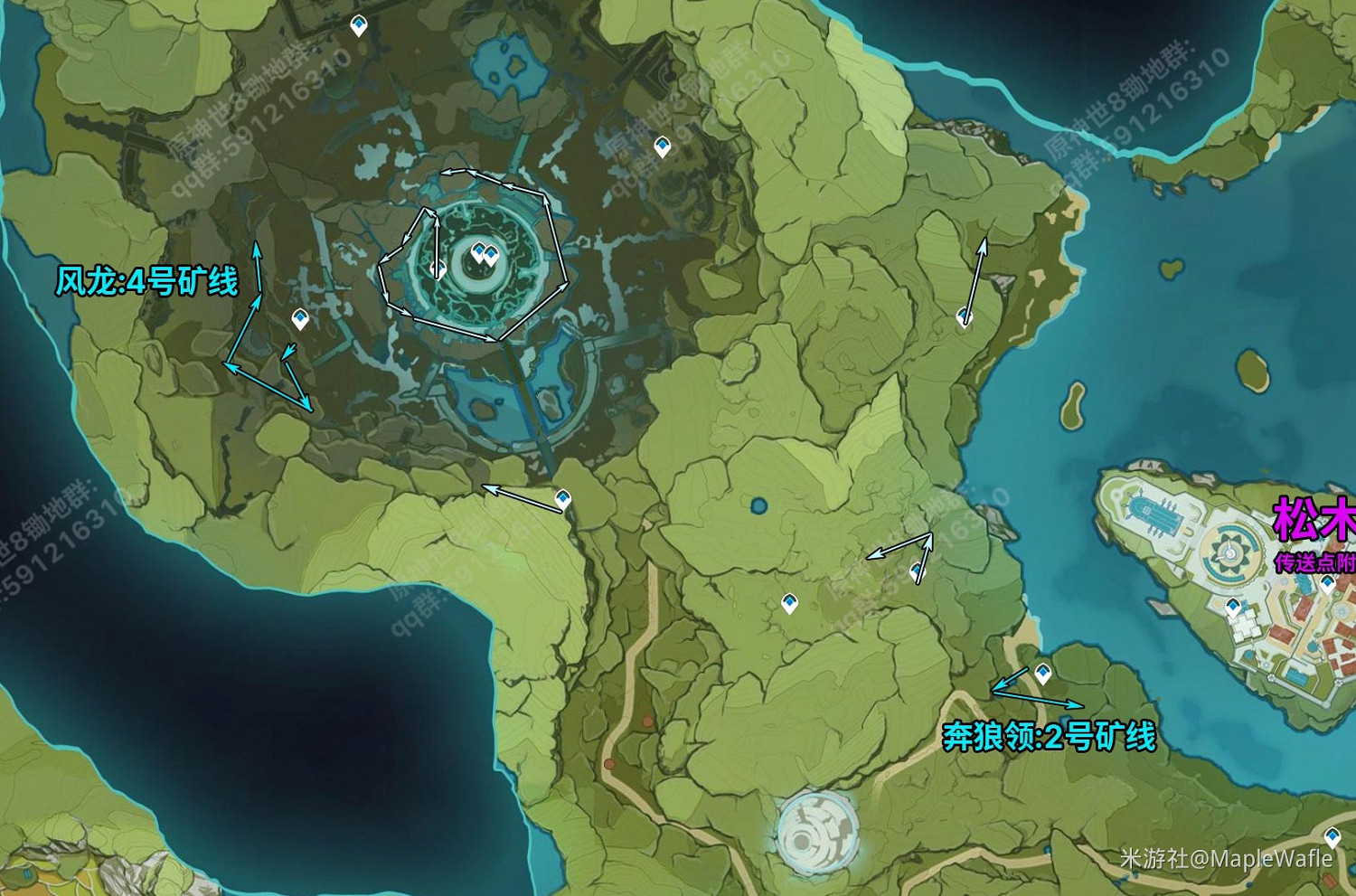Select the waypoint marker beside the 奔狼领 route arrows

[x=1041, y=670]
